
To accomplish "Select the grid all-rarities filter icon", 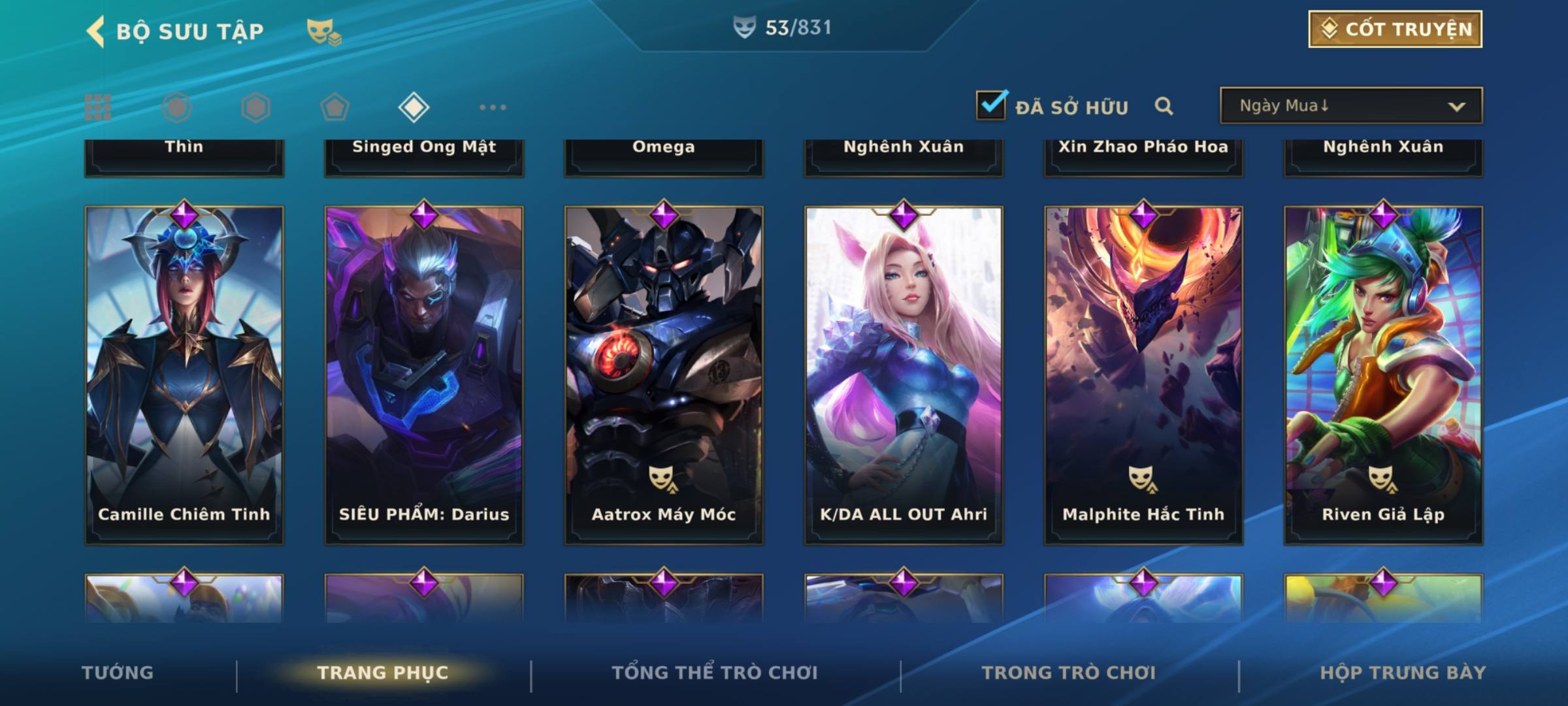I will (x=98, y=107).
